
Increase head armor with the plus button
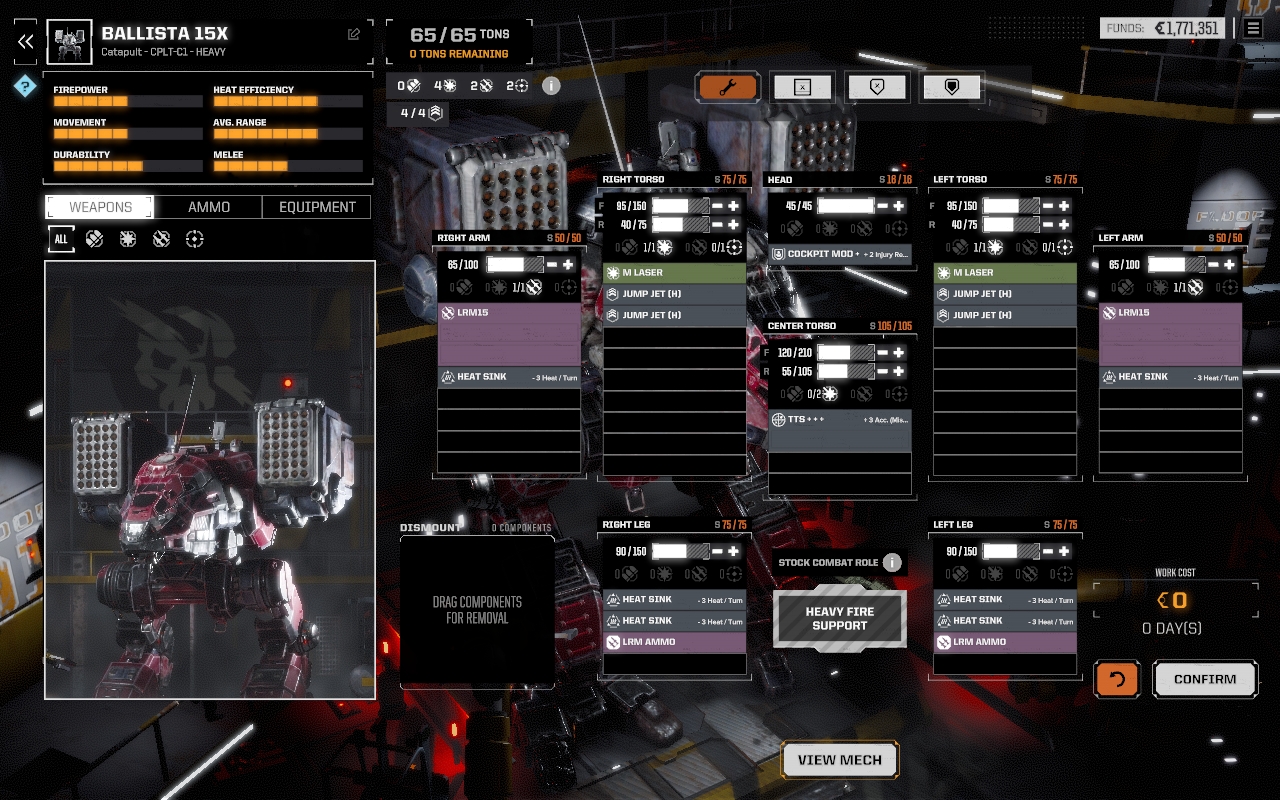tap(899, 206)
